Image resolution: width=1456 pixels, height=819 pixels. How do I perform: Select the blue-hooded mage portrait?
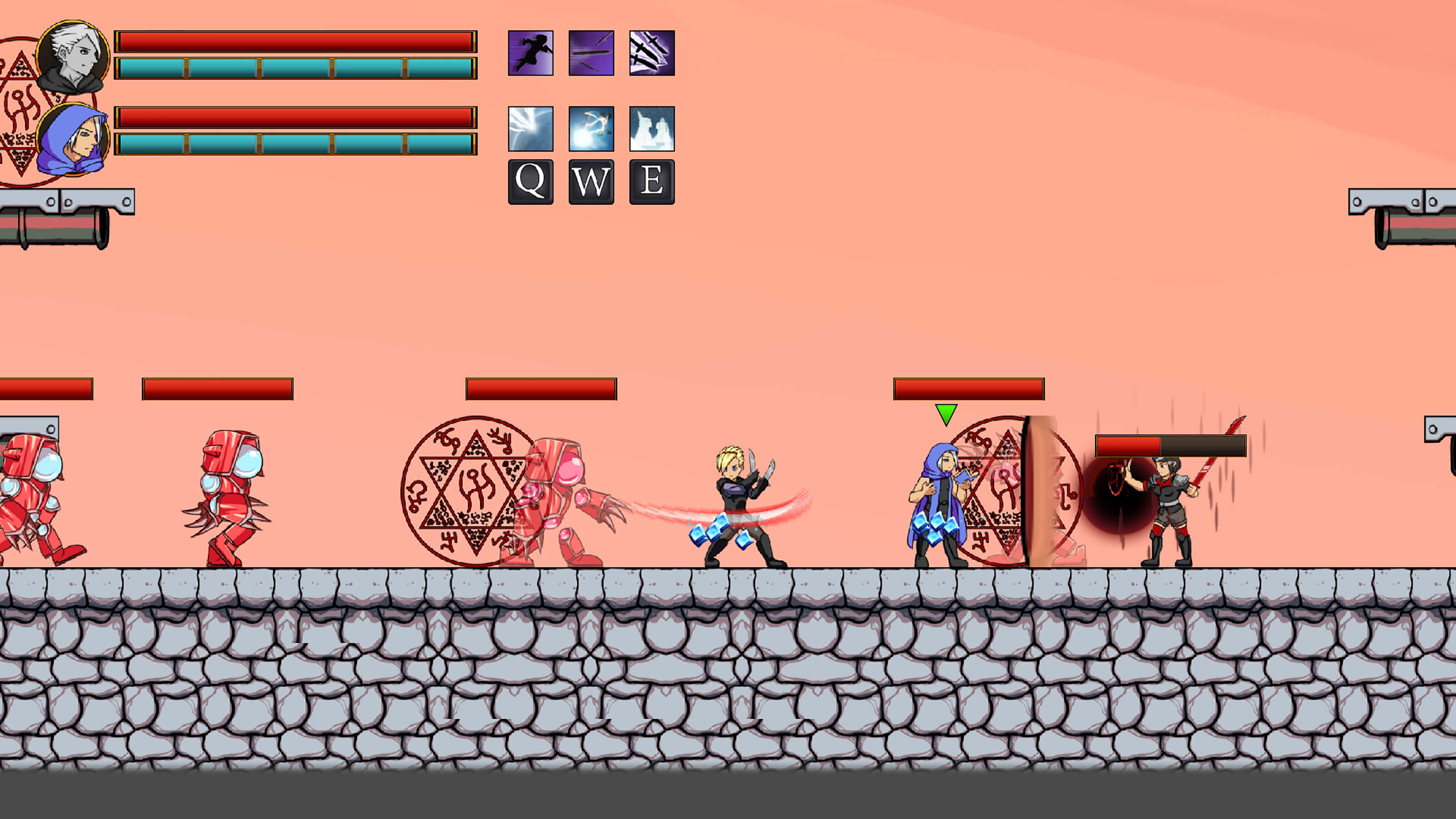coord(73,140)
